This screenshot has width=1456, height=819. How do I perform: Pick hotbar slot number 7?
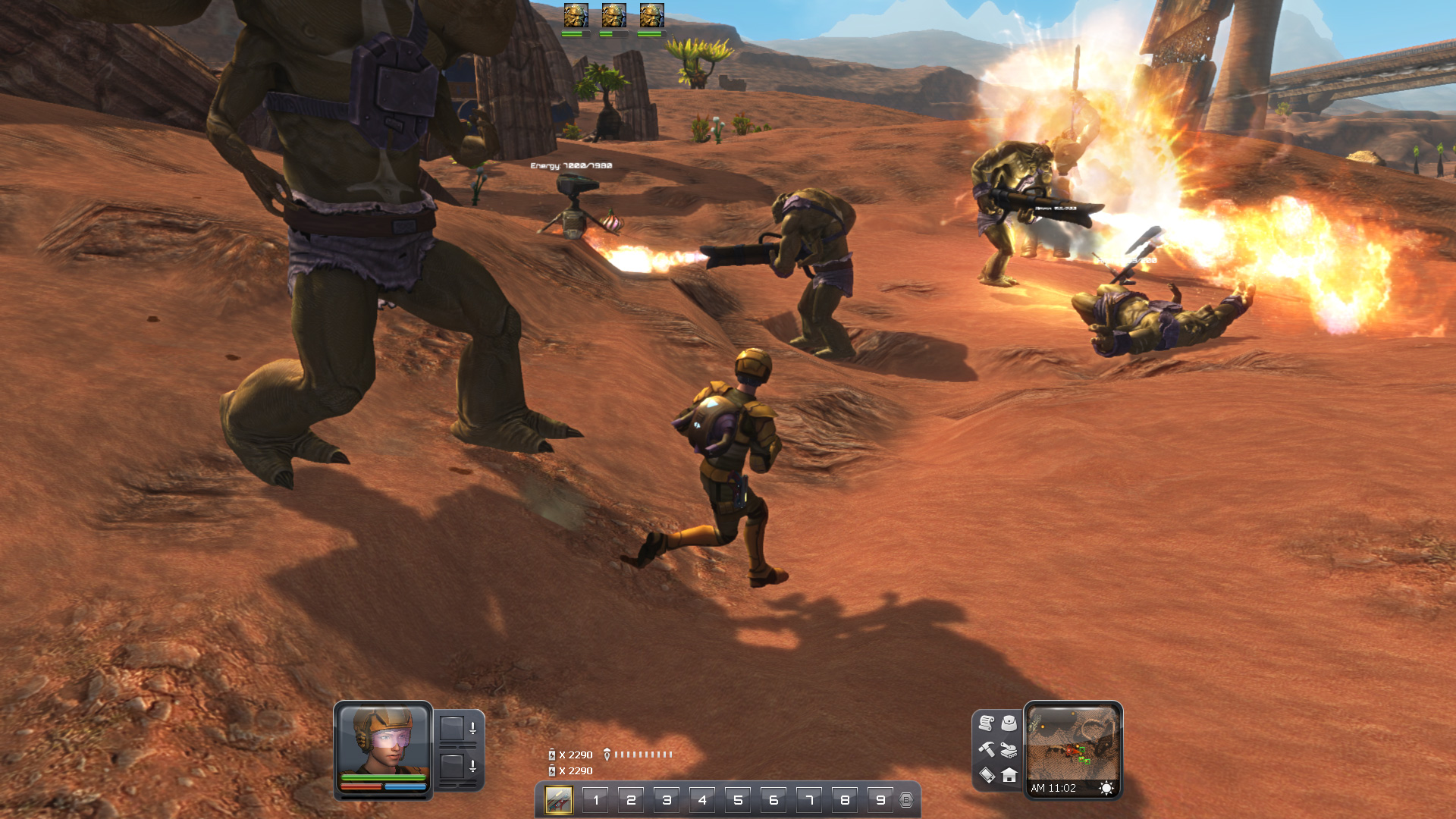click(809, 800)
